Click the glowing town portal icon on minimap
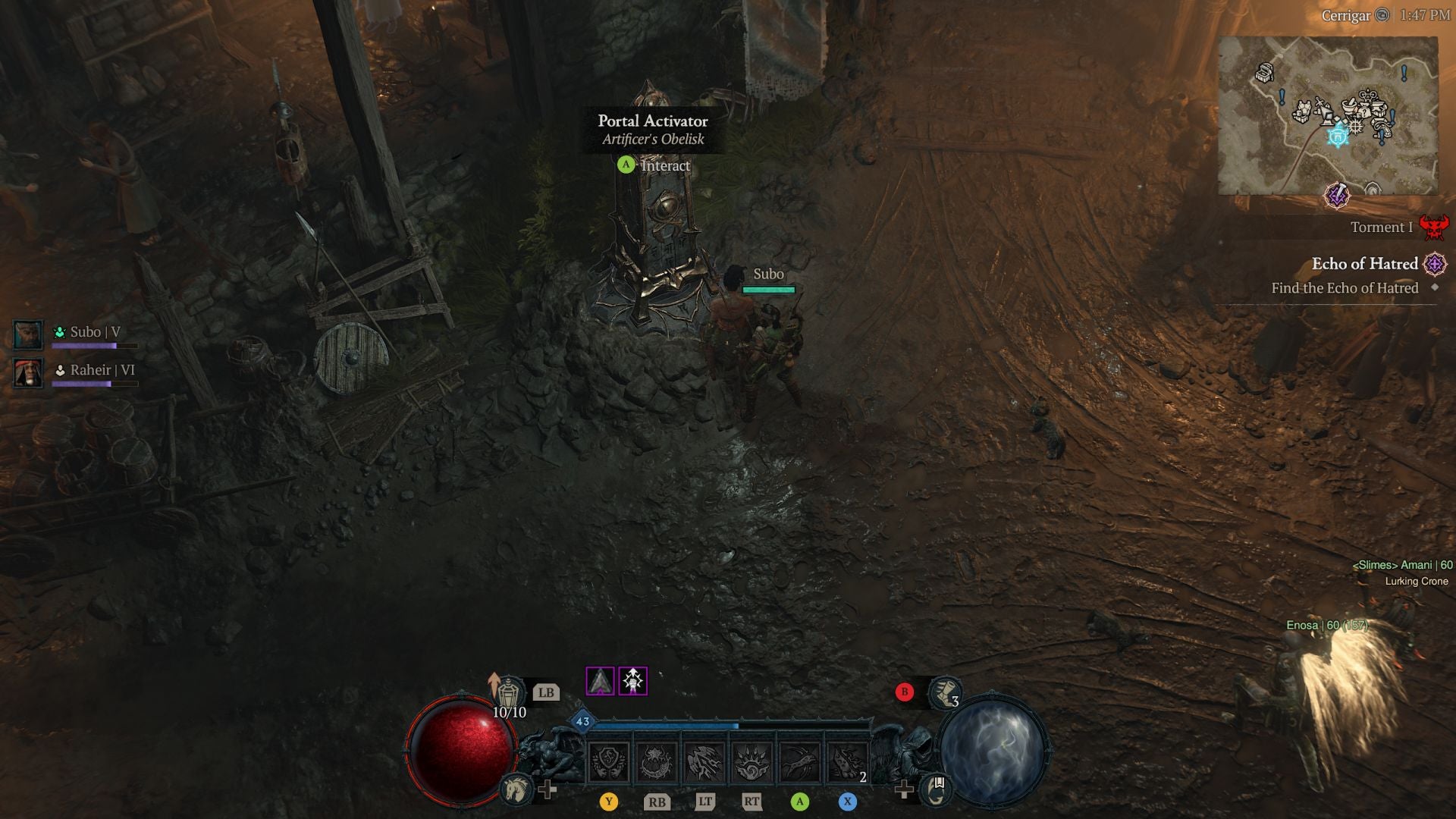This screenshot has width=1456, height=819. (1337, 136)
